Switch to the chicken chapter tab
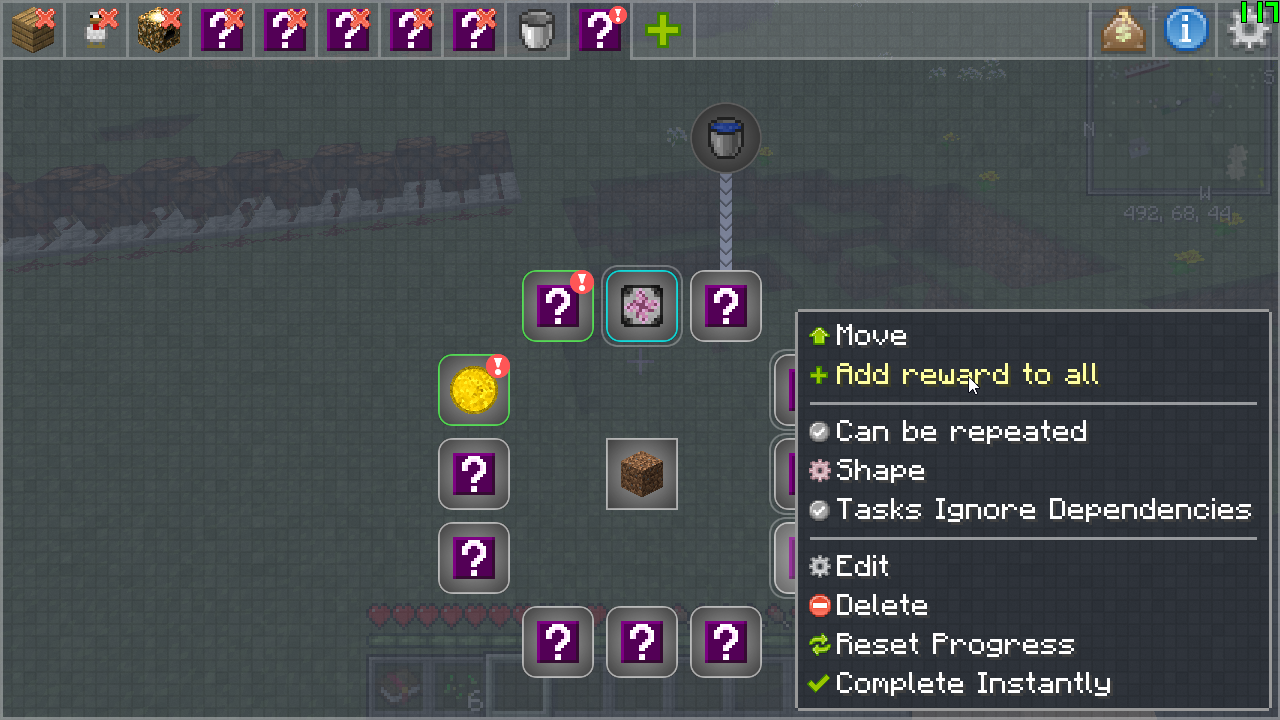 coord(97,30)
